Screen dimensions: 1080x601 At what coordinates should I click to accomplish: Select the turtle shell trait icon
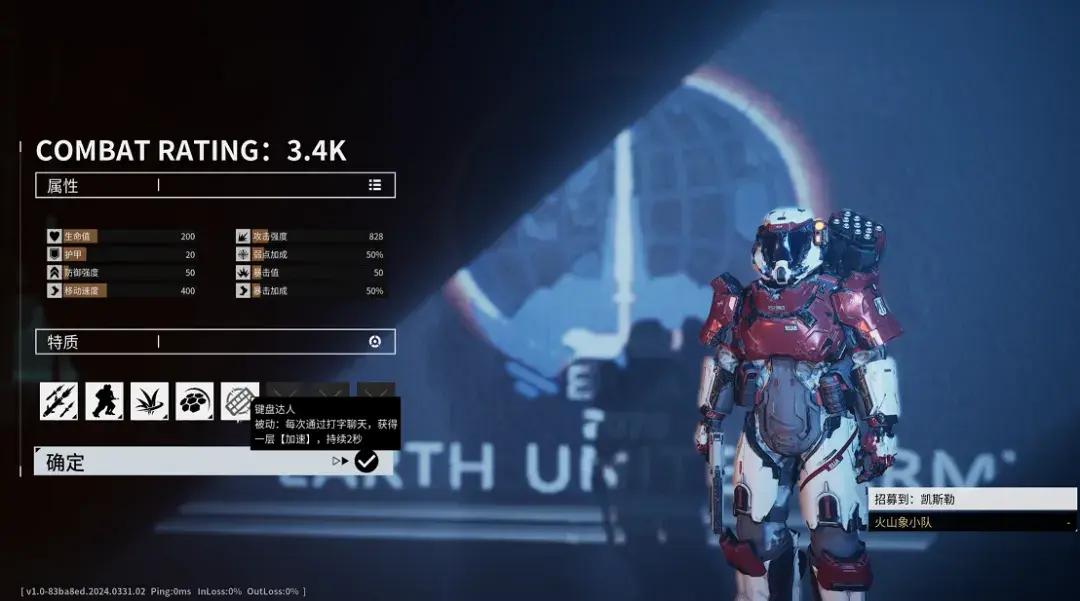[x=194, y=401]
